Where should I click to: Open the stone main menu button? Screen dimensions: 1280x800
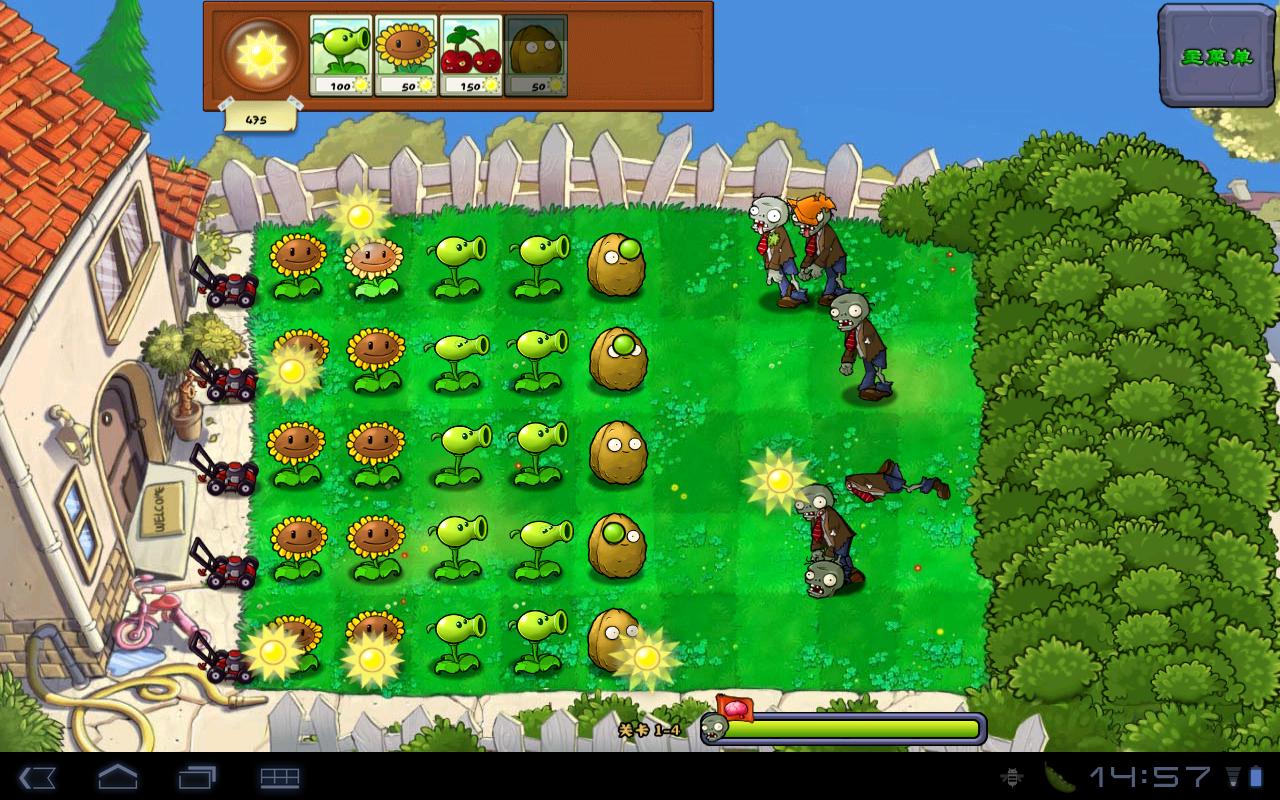pos(1217,56)
